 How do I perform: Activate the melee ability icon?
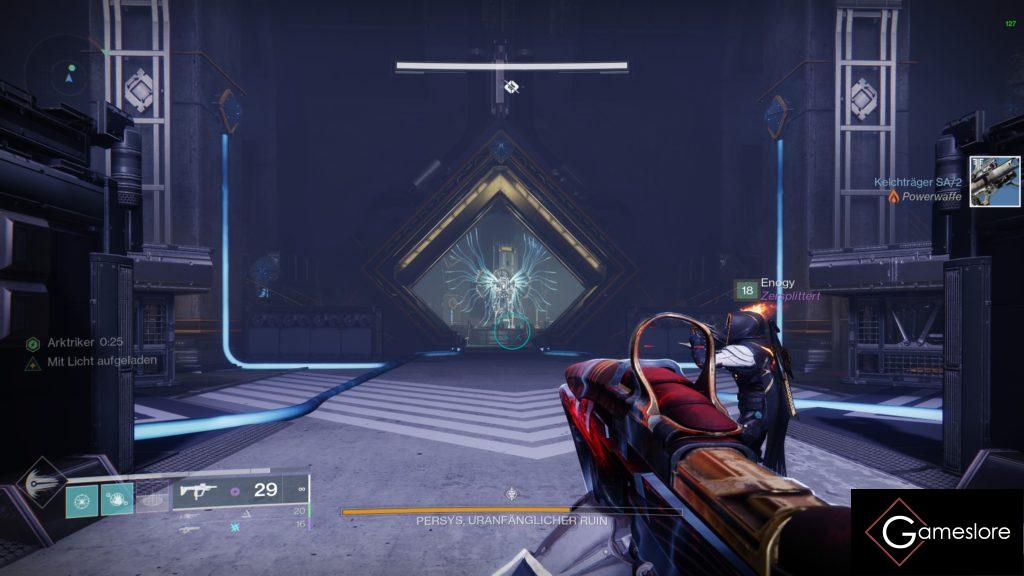[117, 499]
